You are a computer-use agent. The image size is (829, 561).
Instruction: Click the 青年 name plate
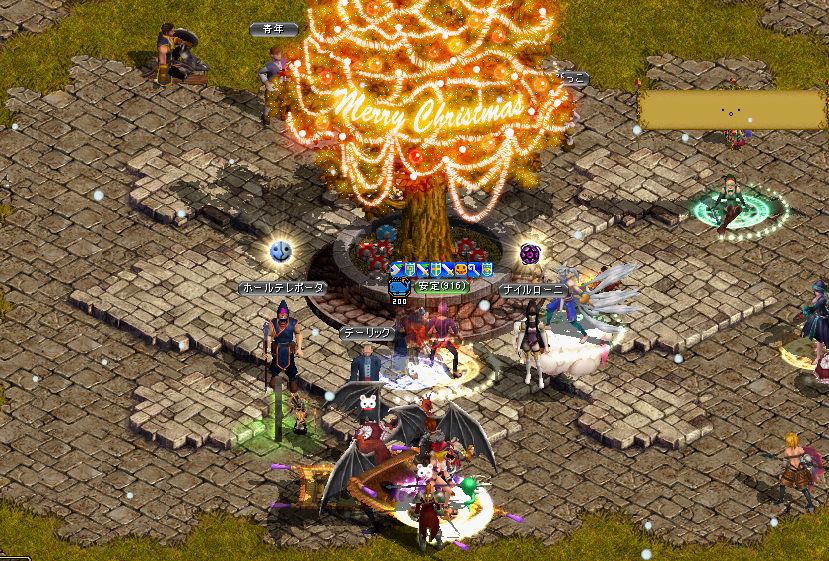tap(274, 30)
